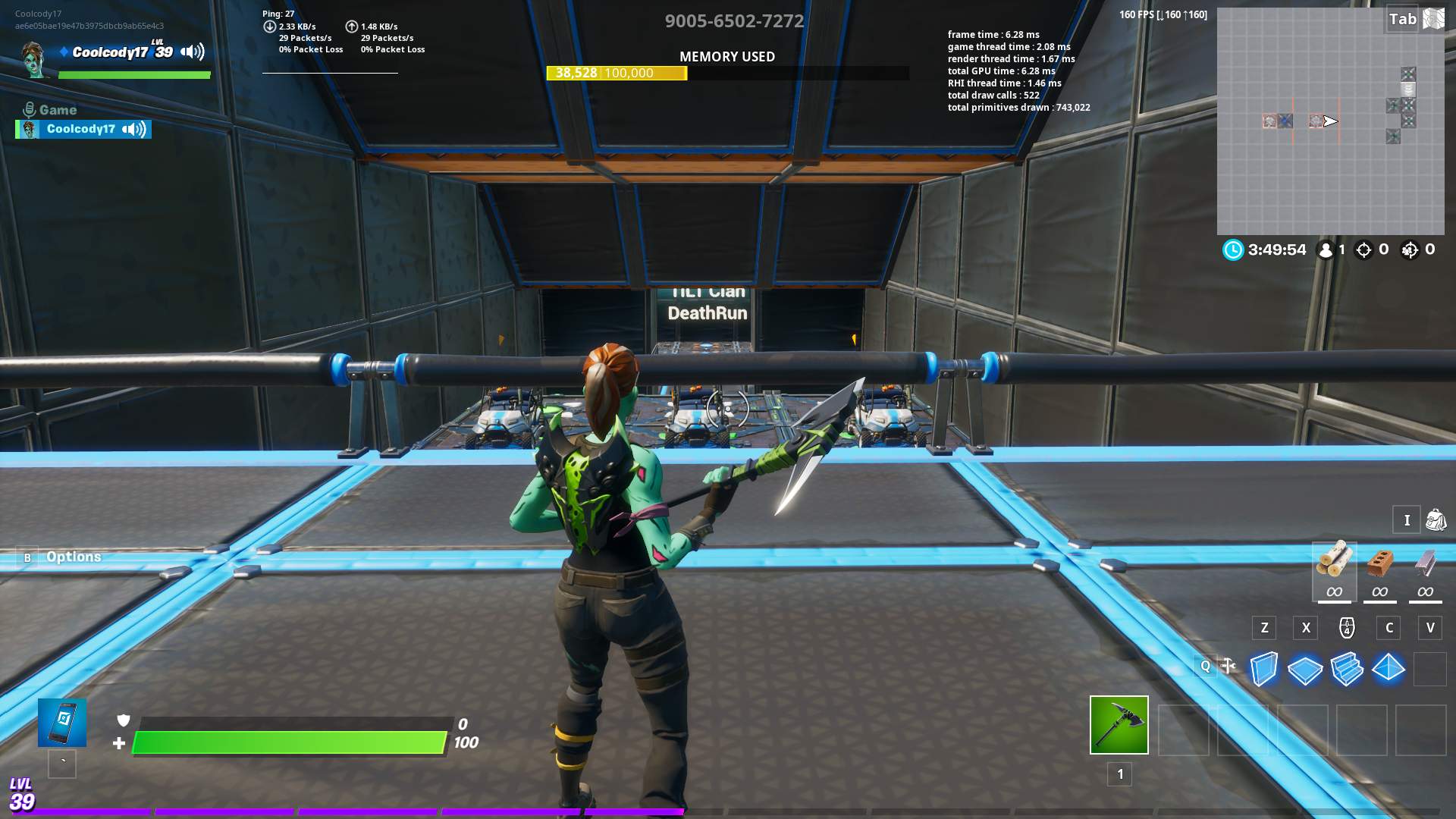
Task: Select hotbar slot 1 with the pickaxe
Action: point(1119,726)
